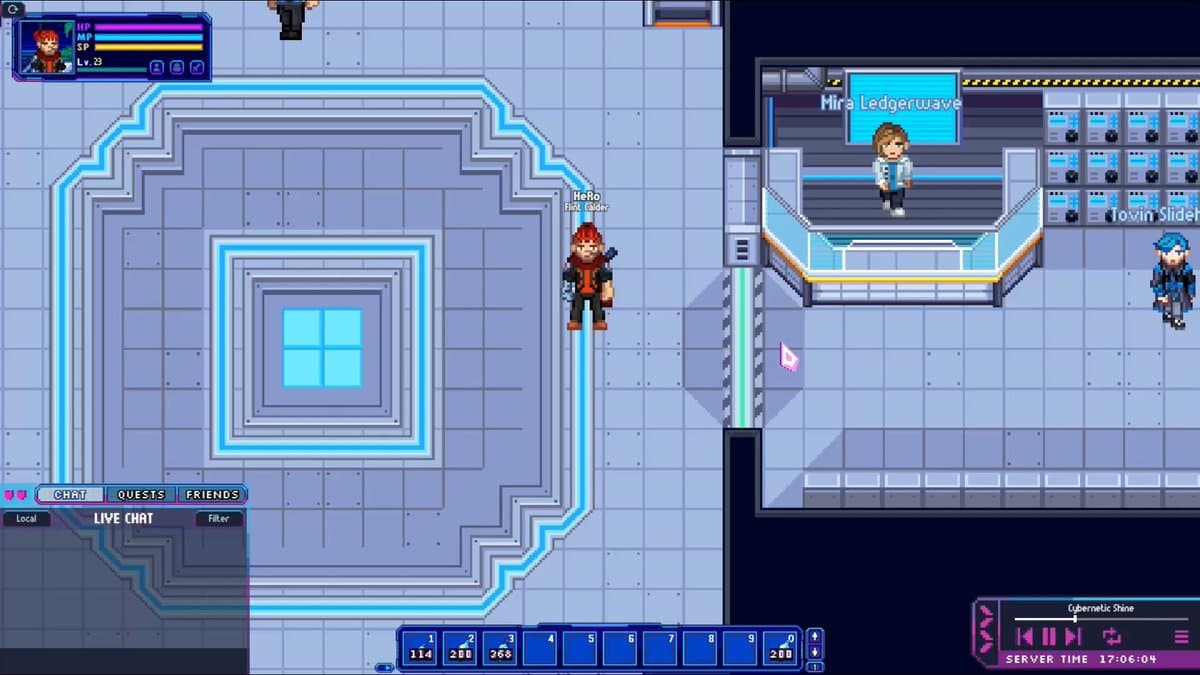
Task: Use the item in hotbar slot 2
Action: point(460,648)
